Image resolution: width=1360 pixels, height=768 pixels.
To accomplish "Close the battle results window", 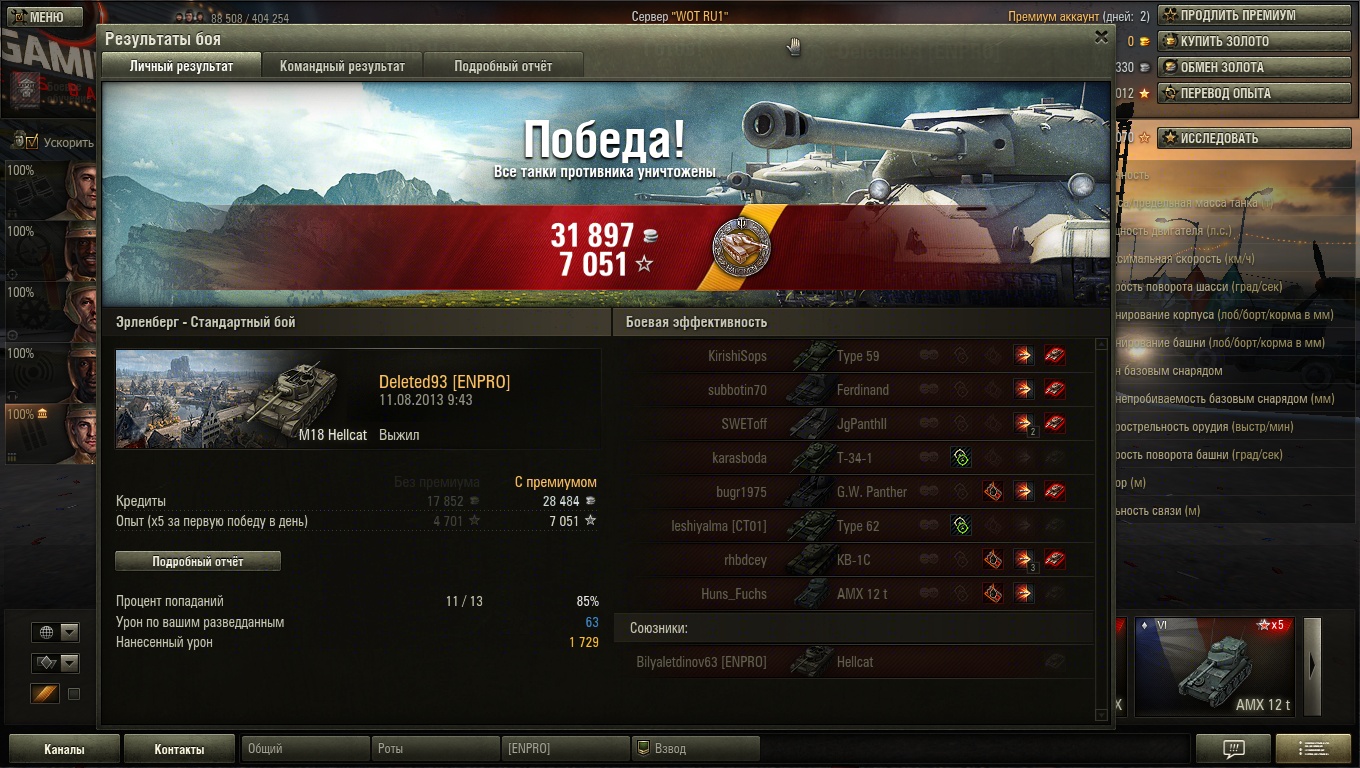I will click(x=1101, y=37).
